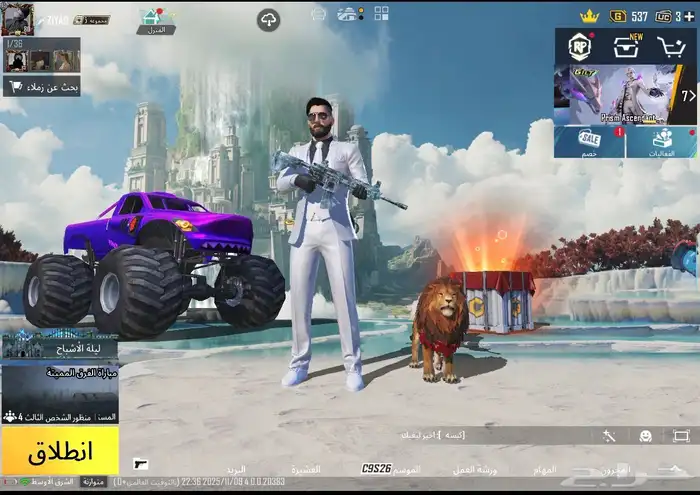Open the smiley emote button
The height and width of the screenshot is (495, 700).
coord(646,436)
